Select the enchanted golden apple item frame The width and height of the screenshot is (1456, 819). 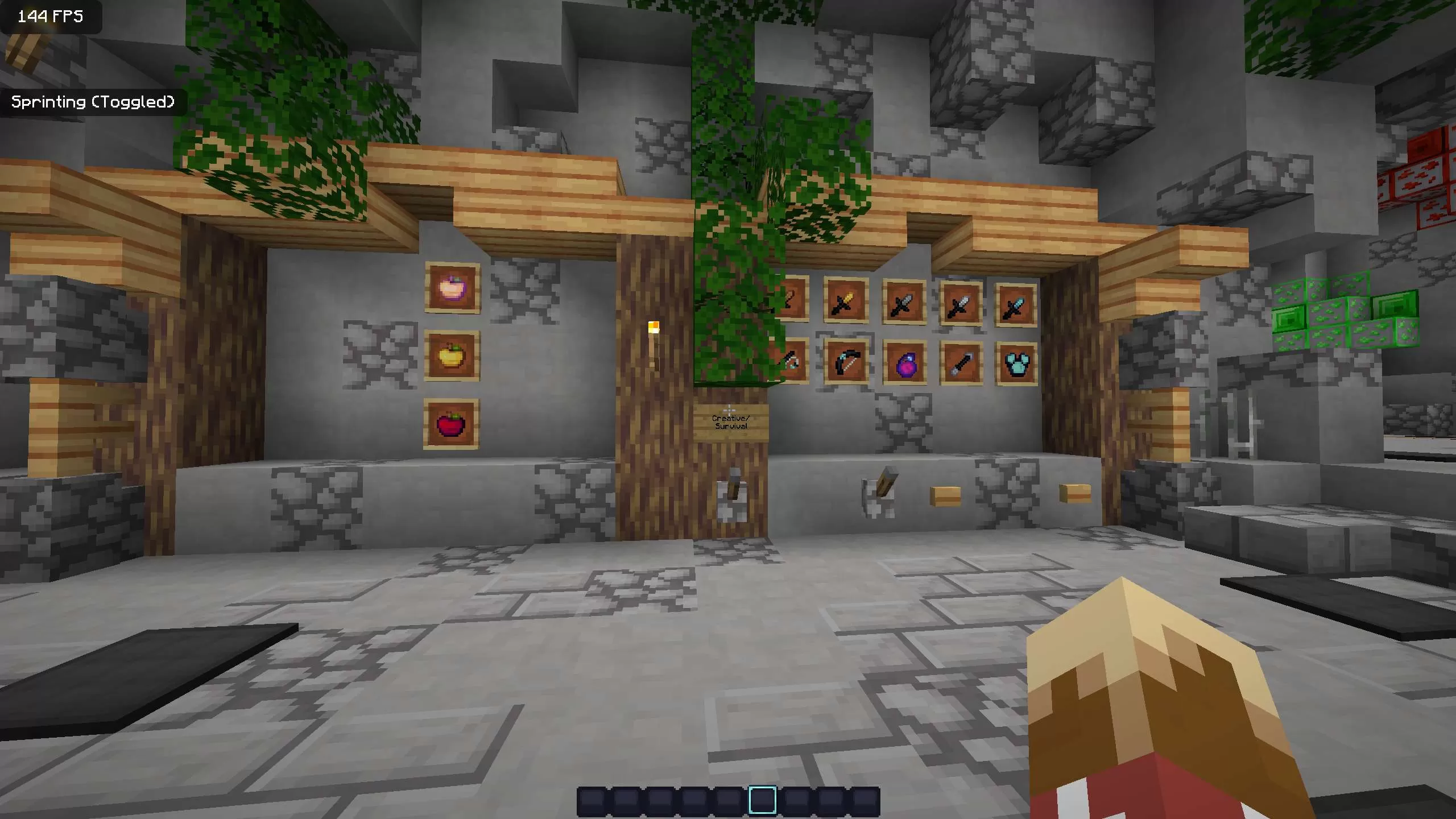453,287
